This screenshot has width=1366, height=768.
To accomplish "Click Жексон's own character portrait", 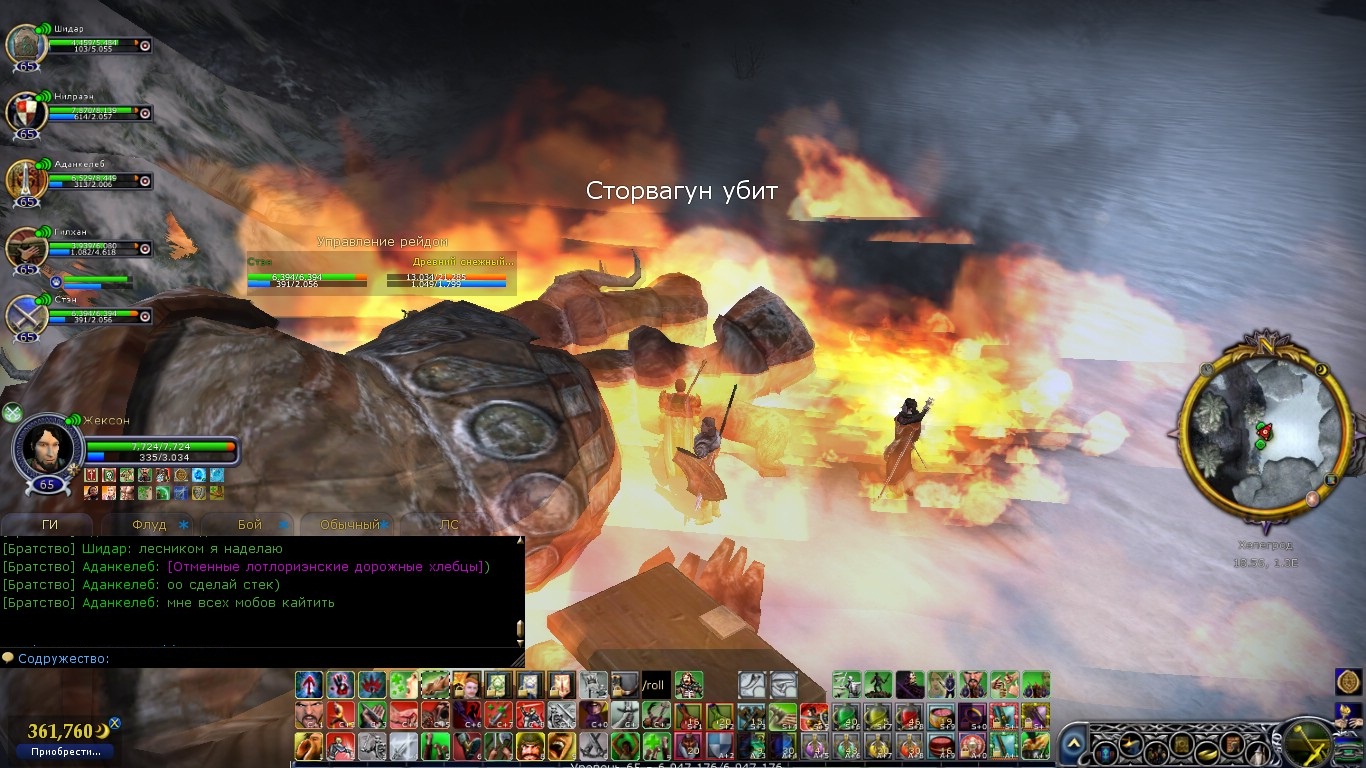I will (48, 448).
